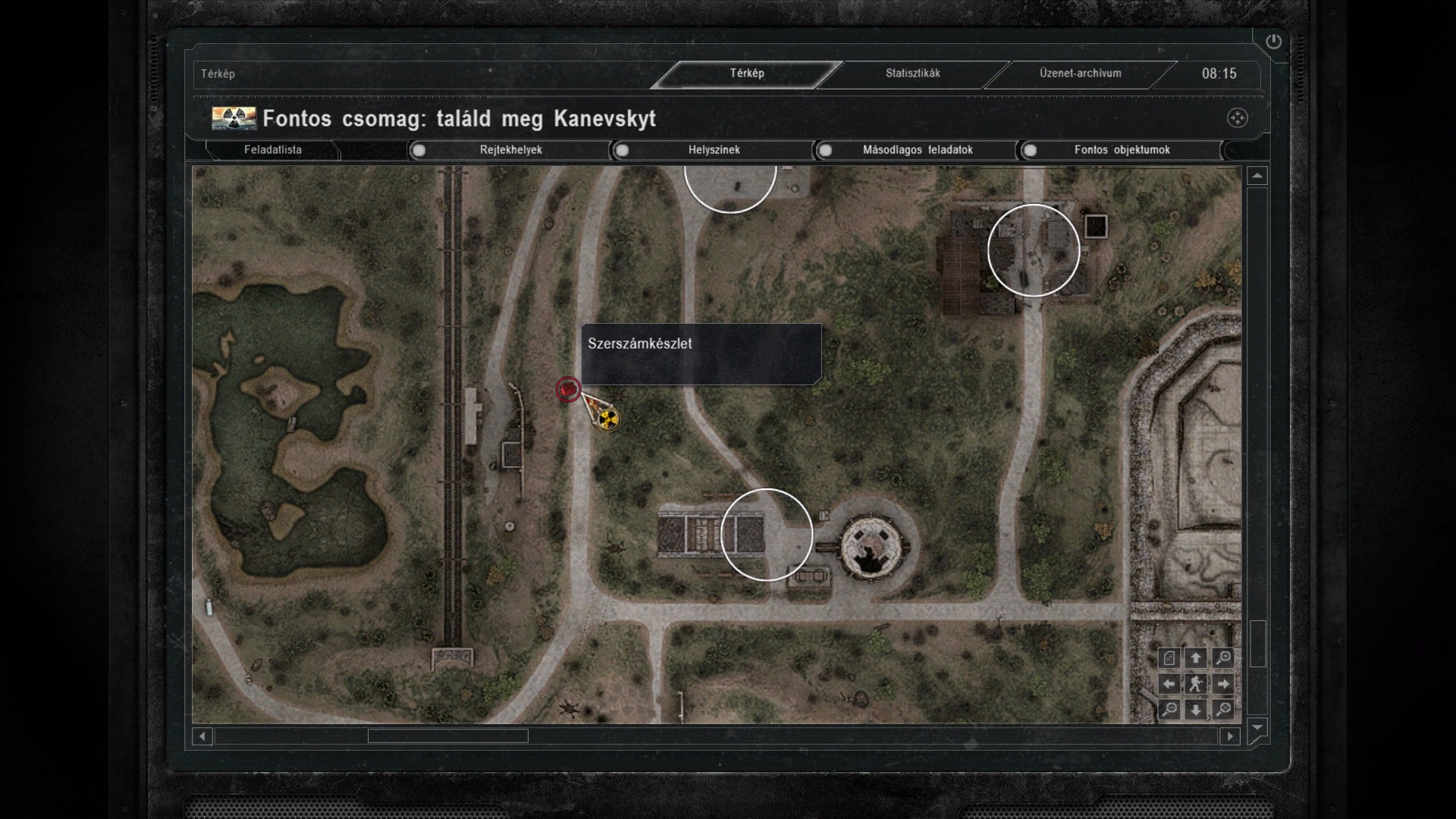Click the power button to close PDA
Image resolution: width=1456 pixels, height=819 pixels.
(1273, 42)
